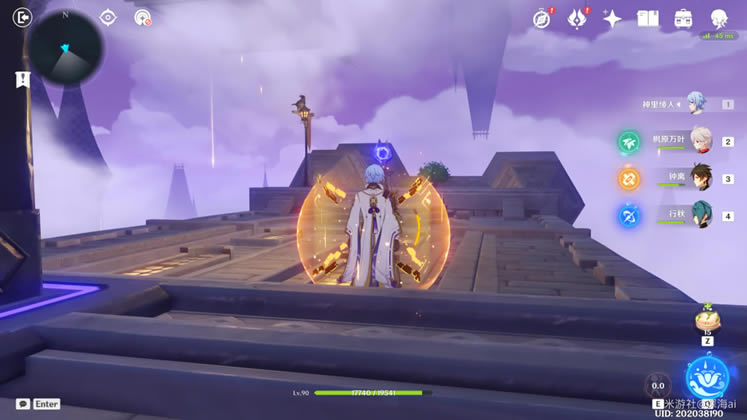
Task: Open the quest tracker bookmark icon
Action: point(20,80)
